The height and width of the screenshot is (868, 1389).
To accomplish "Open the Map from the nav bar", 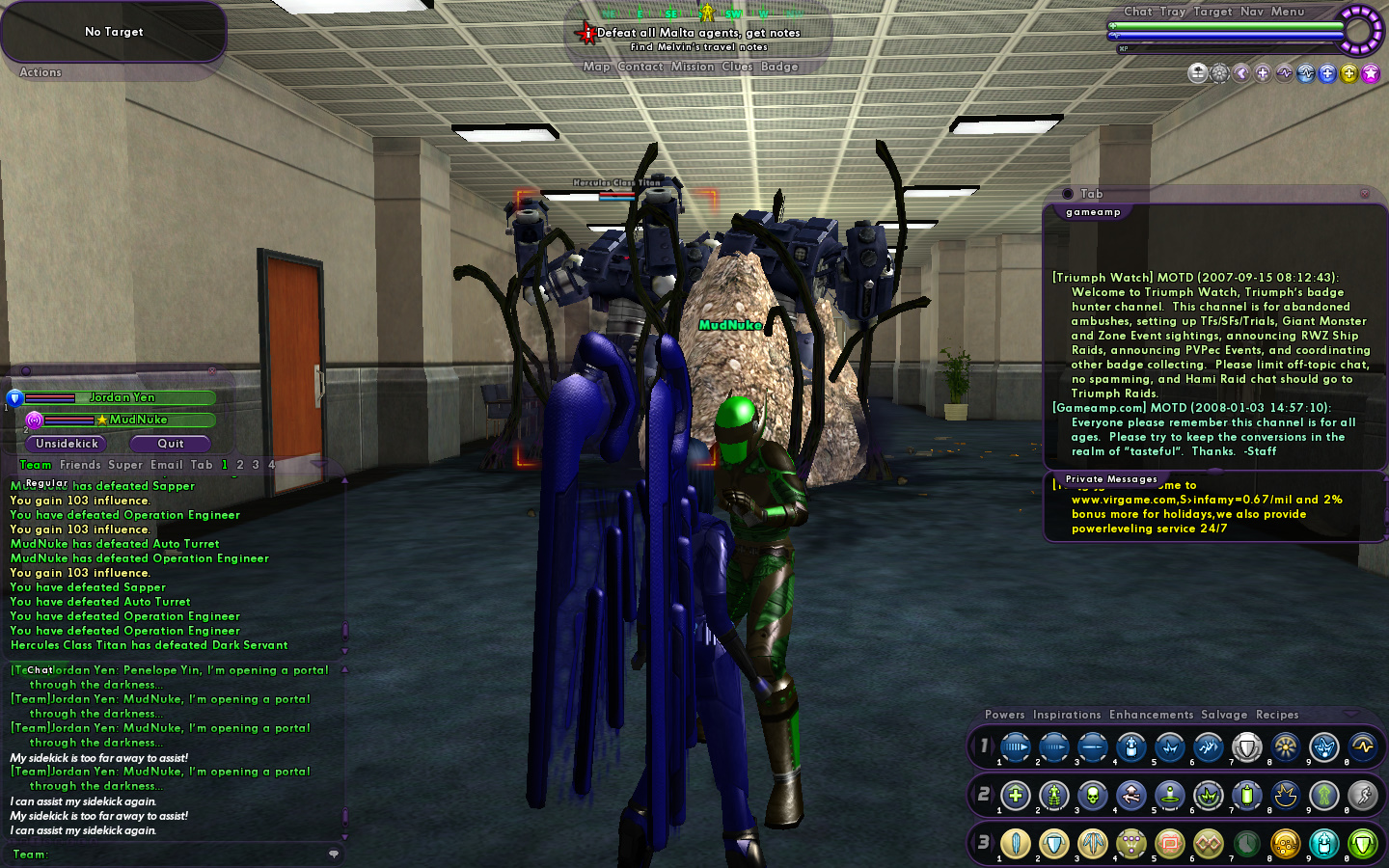I will coord(596,67).
